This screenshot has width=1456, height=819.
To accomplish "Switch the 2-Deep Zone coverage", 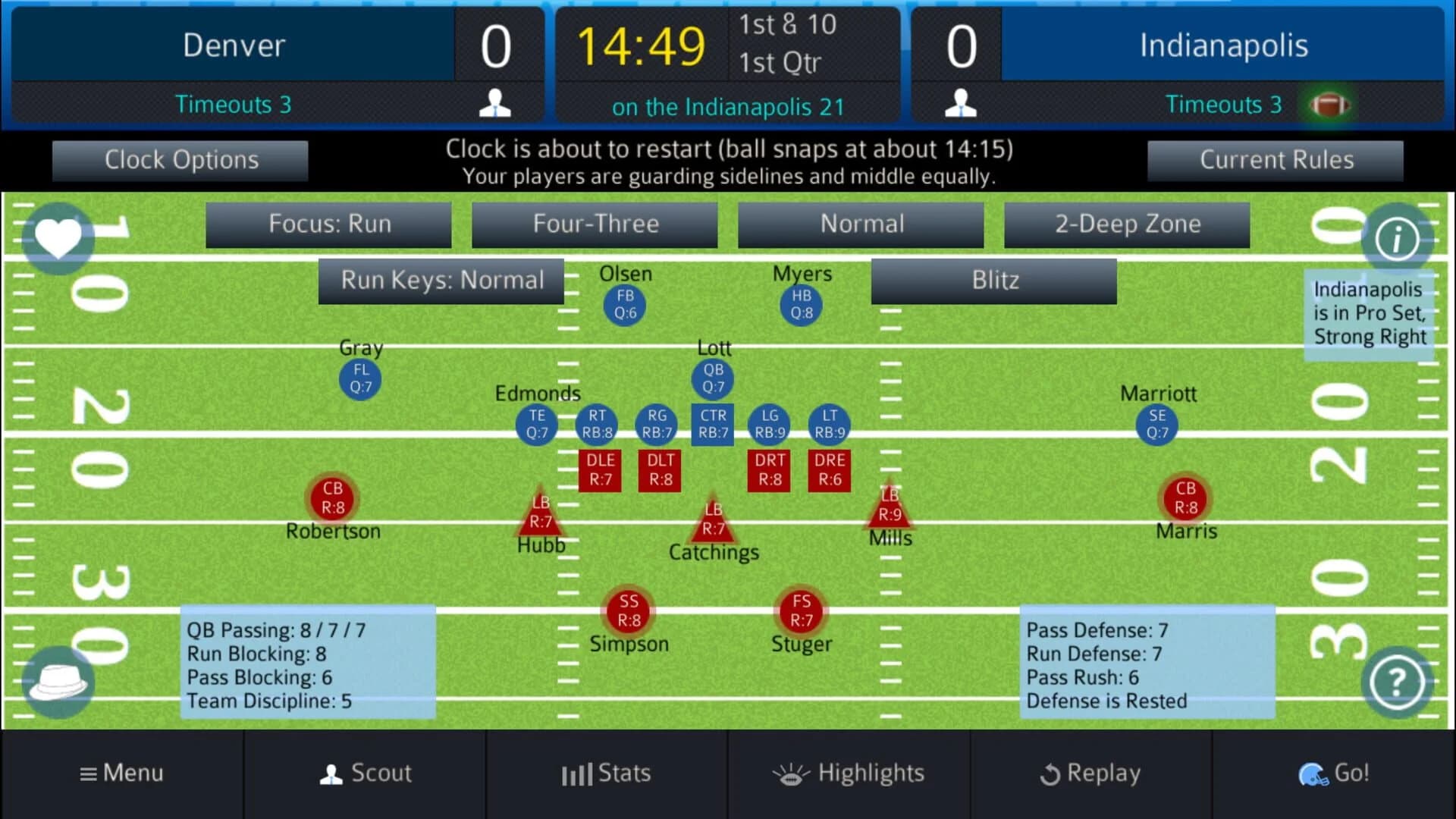I will (x=1127, y=224).
